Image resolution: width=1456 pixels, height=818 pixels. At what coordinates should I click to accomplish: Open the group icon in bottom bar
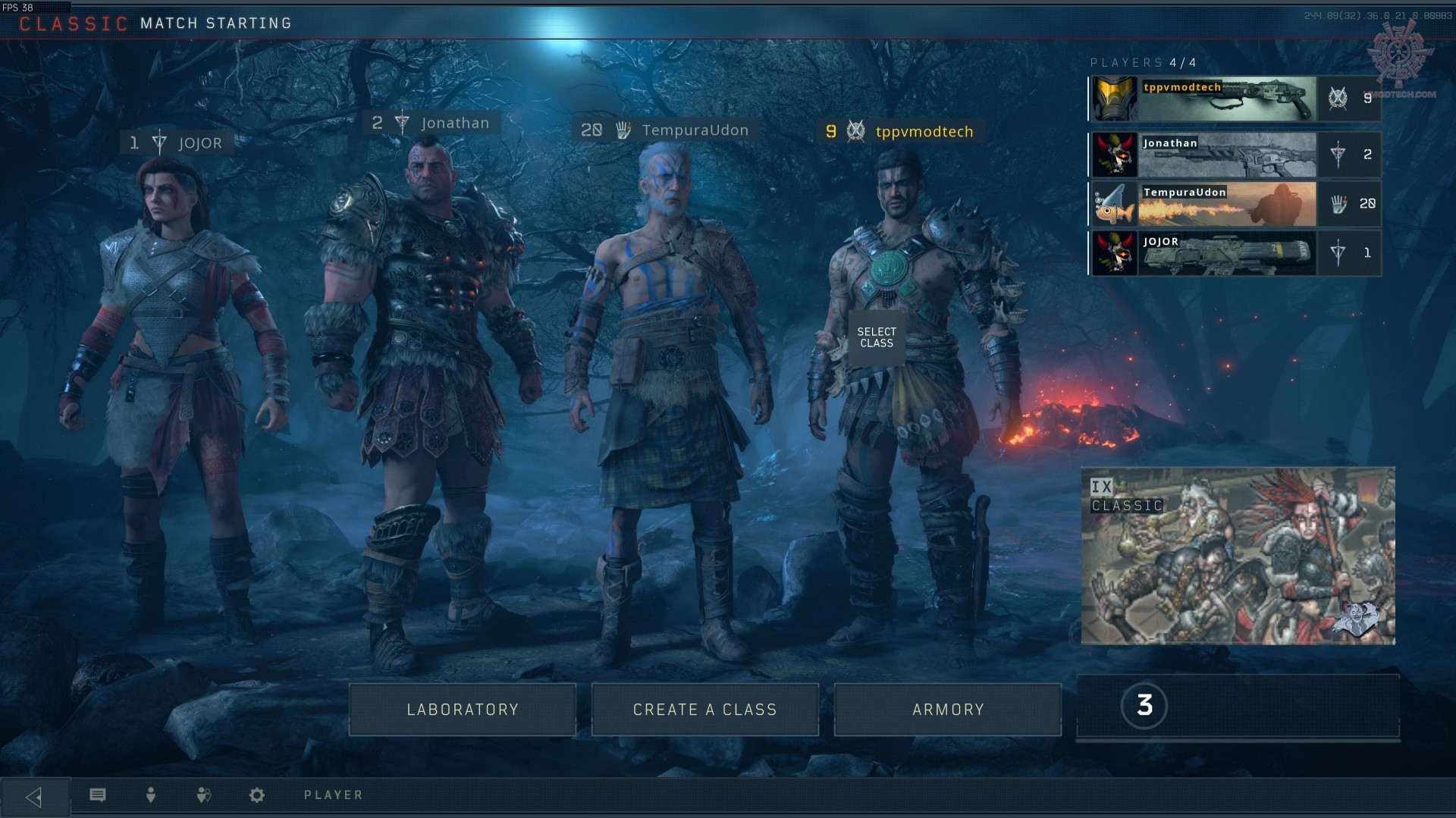pos(203,794)
